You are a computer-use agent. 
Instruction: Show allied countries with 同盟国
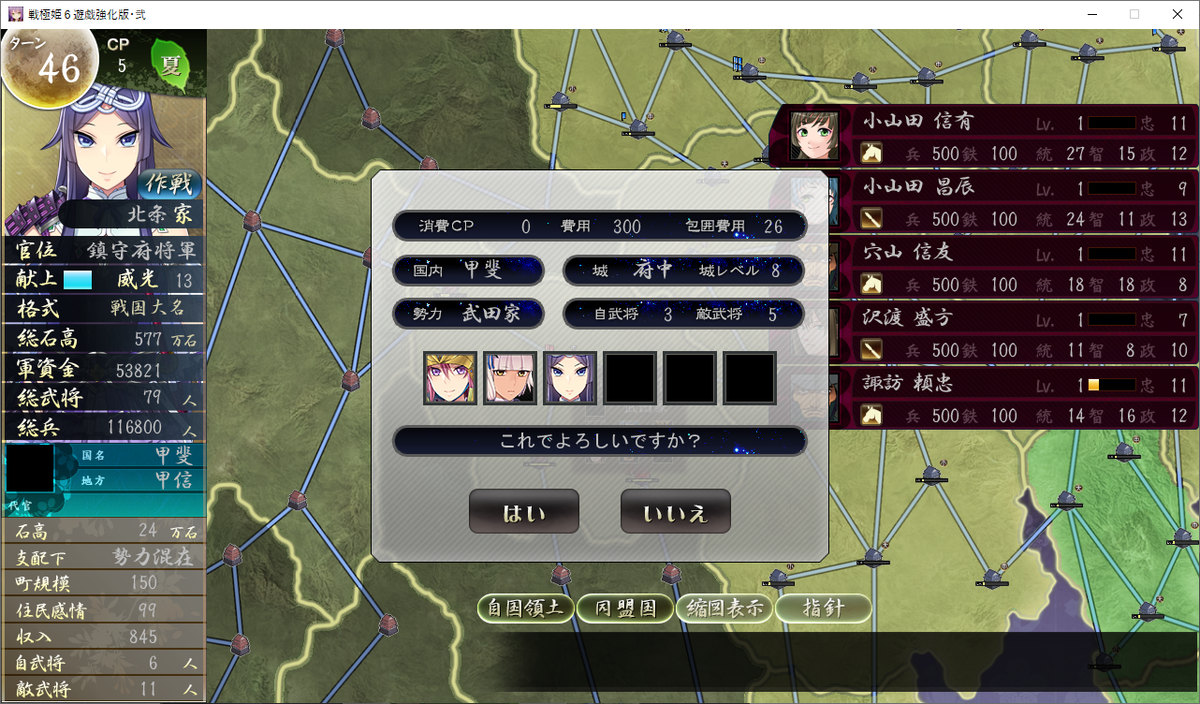pyautogui.click(x=625, y=608)
